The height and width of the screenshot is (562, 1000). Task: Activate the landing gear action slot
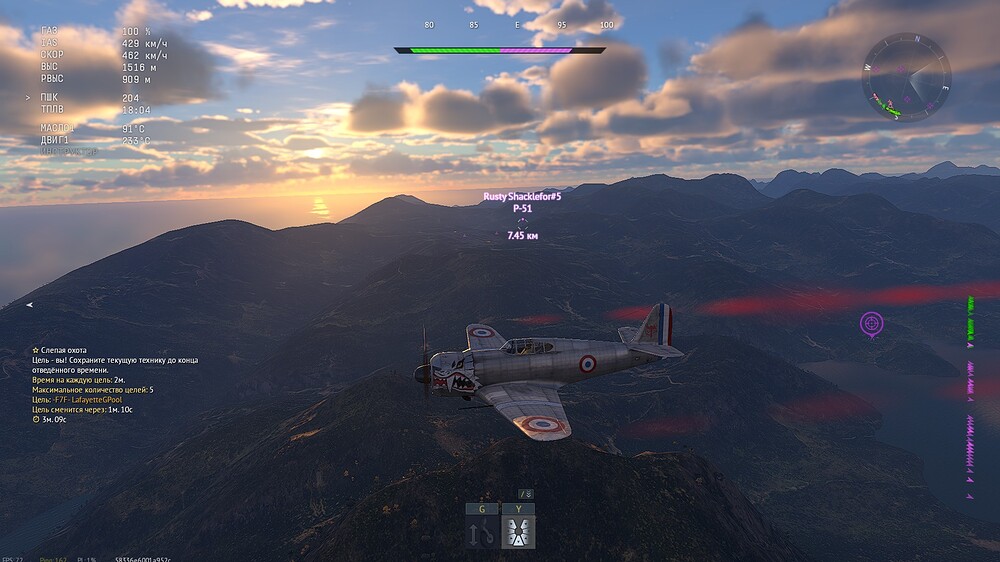(482, 532)
